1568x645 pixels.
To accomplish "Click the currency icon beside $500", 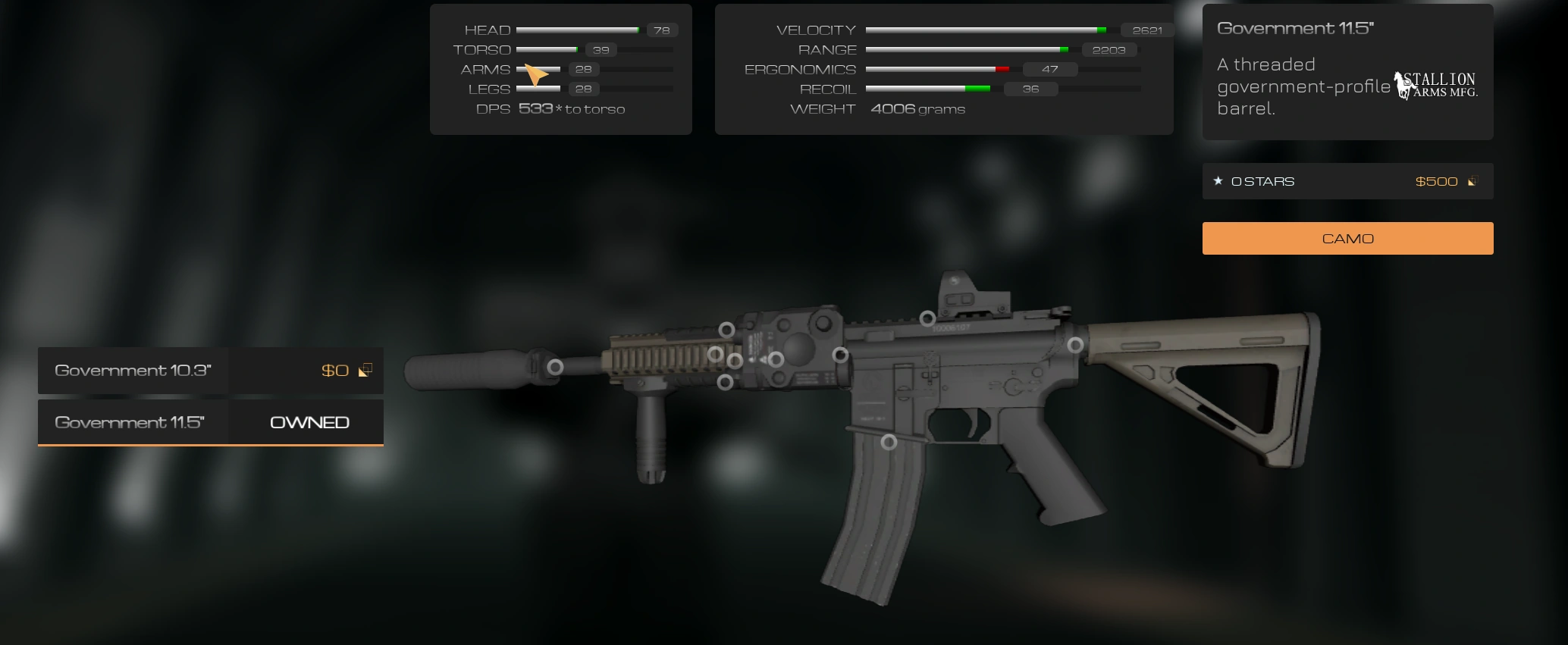I will [1471, 181].
